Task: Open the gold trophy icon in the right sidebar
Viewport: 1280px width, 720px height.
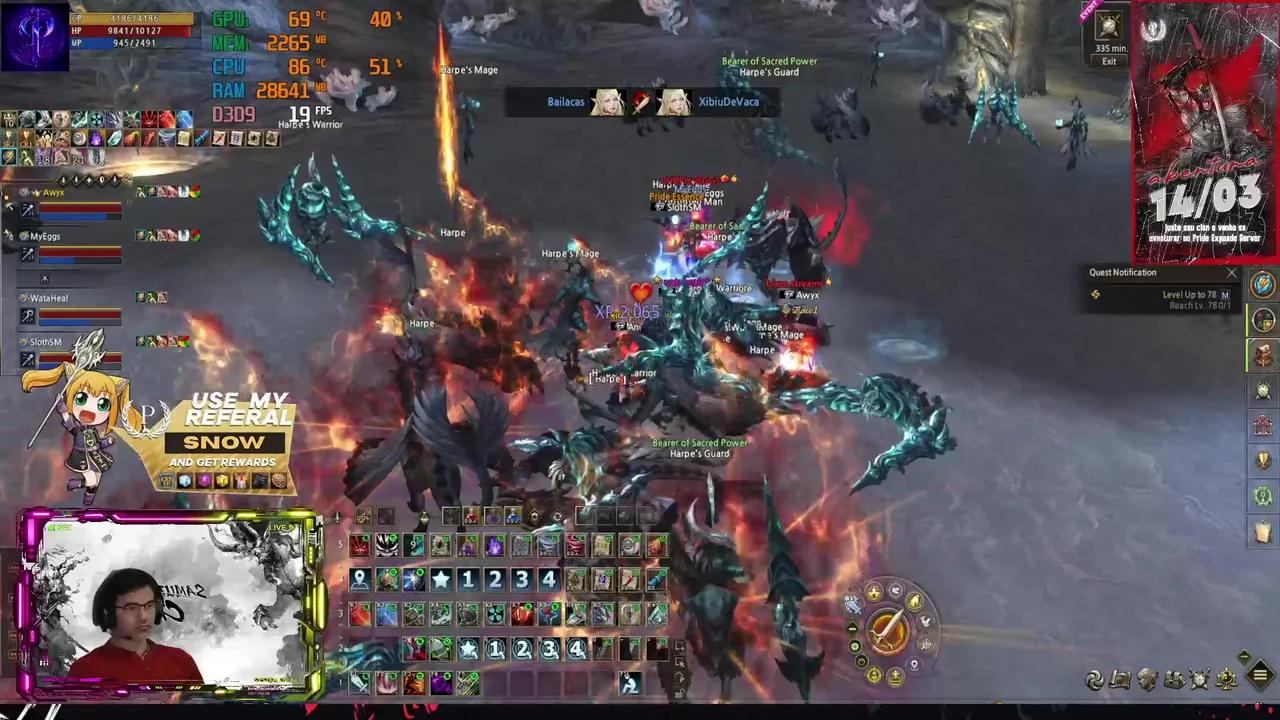Action: point(1262,460)
